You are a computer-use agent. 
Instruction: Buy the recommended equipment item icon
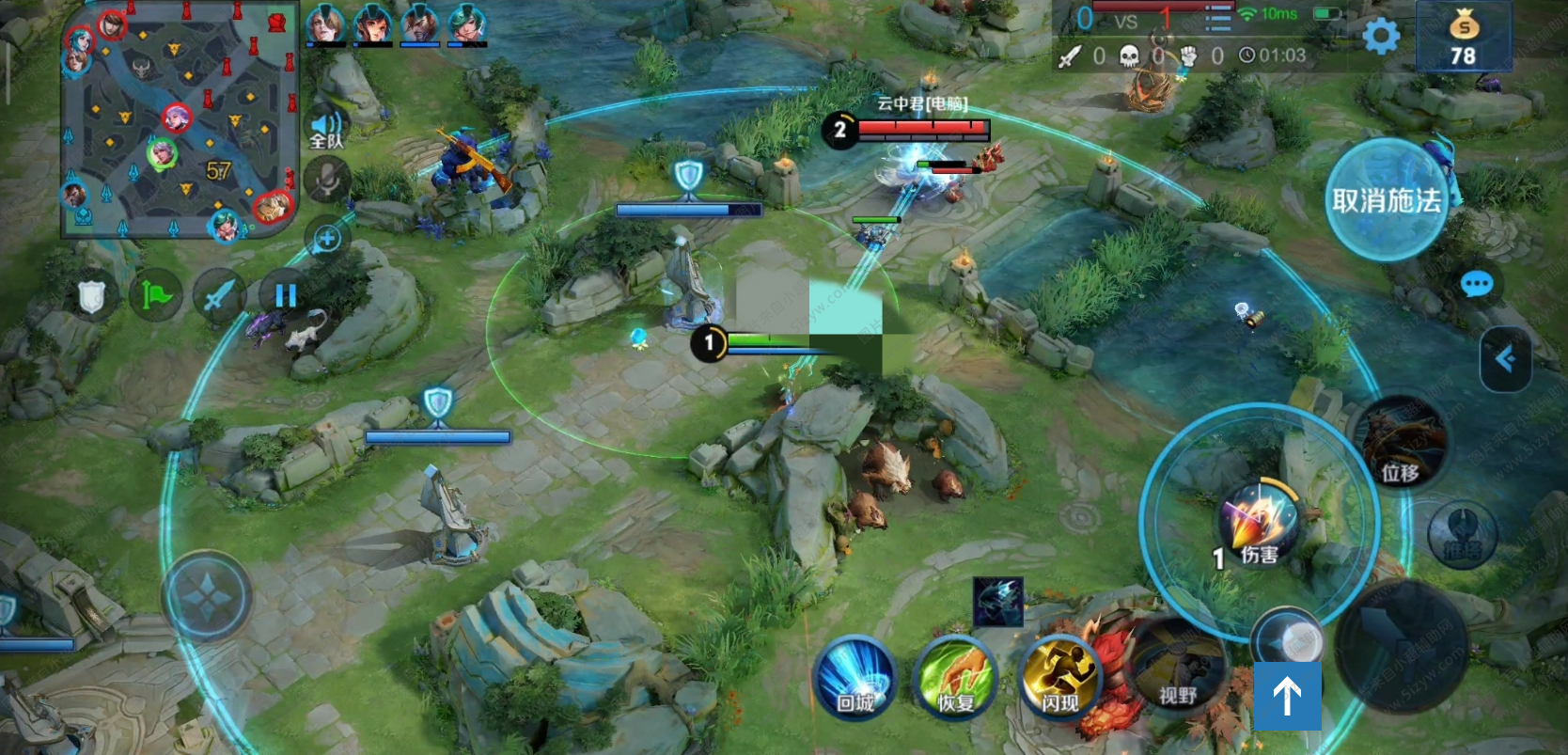(997, 602)
